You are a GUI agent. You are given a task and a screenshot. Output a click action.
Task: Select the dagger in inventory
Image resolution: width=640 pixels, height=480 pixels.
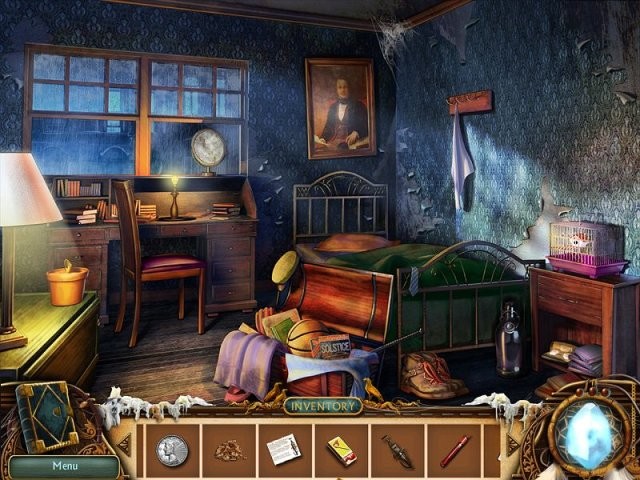click(x=397, y=451)
